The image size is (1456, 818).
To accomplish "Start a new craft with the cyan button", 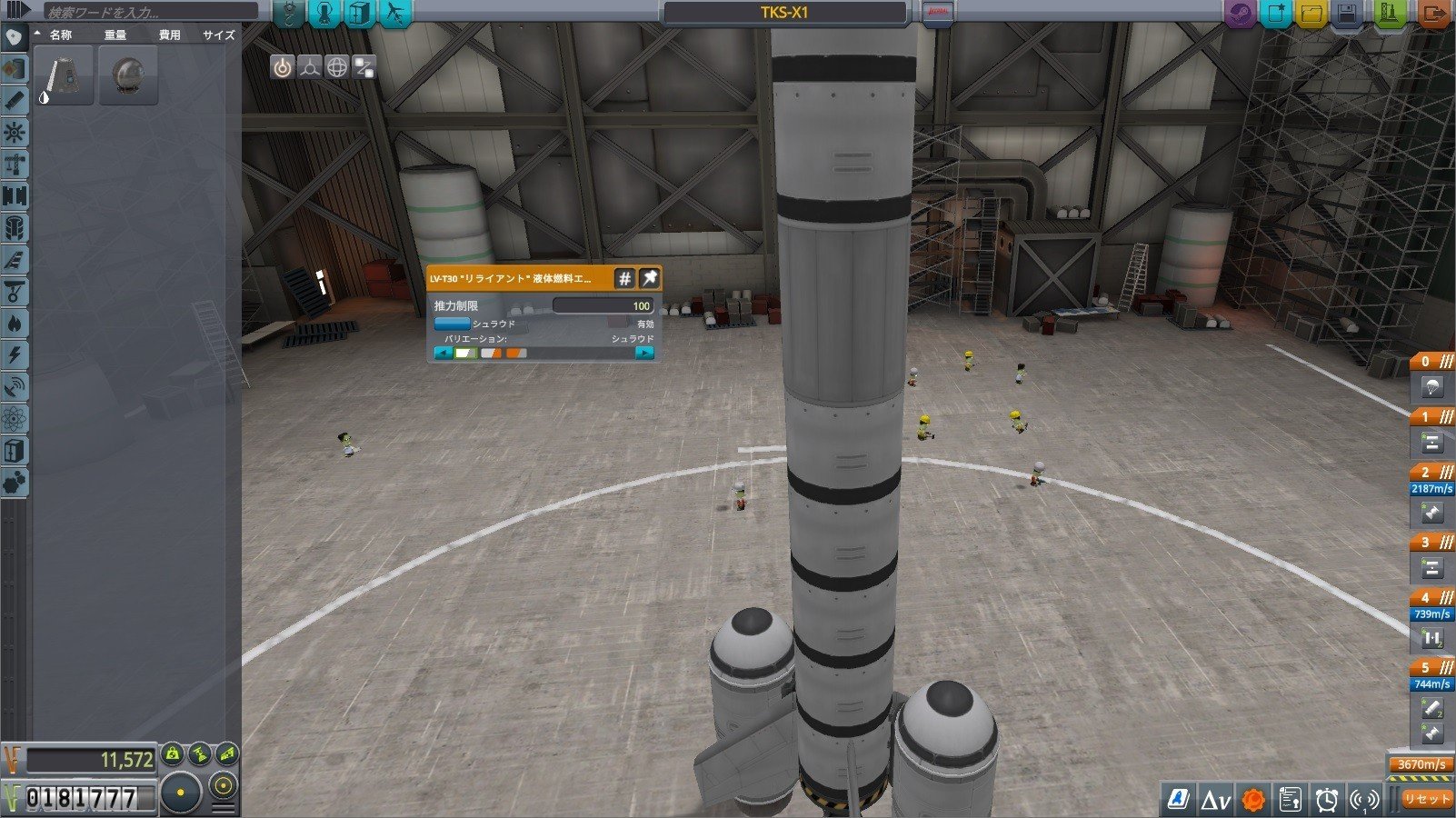I will coord(1276,14).
